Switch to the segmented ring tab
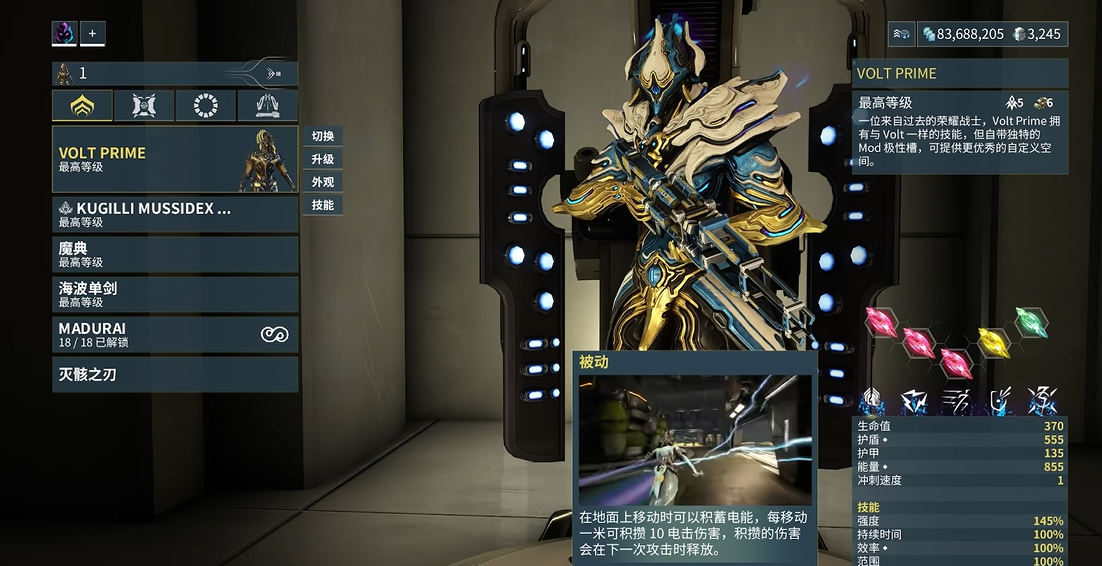1102x566 pixels. 206,105
